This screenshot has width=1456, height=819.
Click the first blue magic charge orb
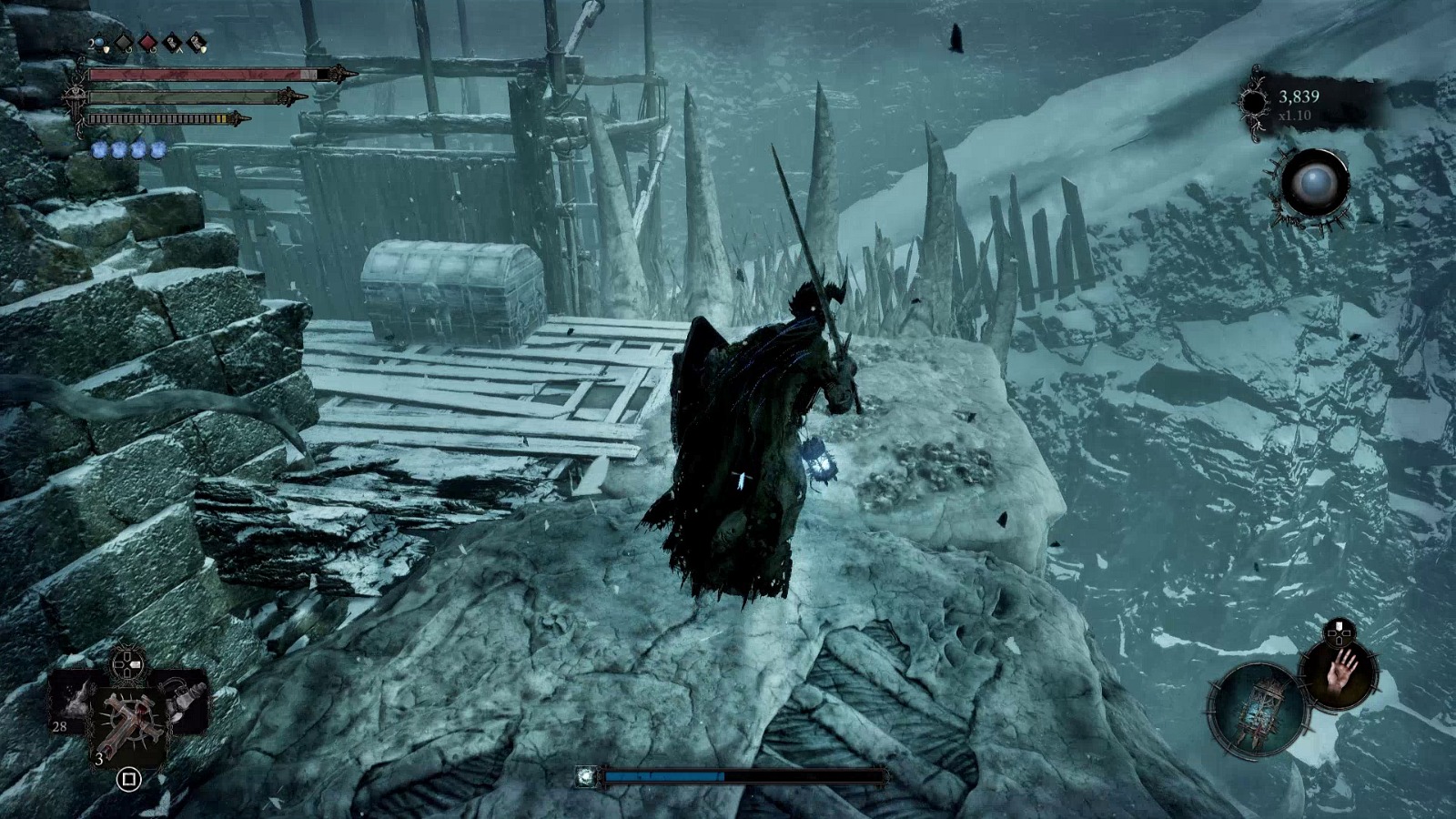pyautogui.click(x=100, y=149)
